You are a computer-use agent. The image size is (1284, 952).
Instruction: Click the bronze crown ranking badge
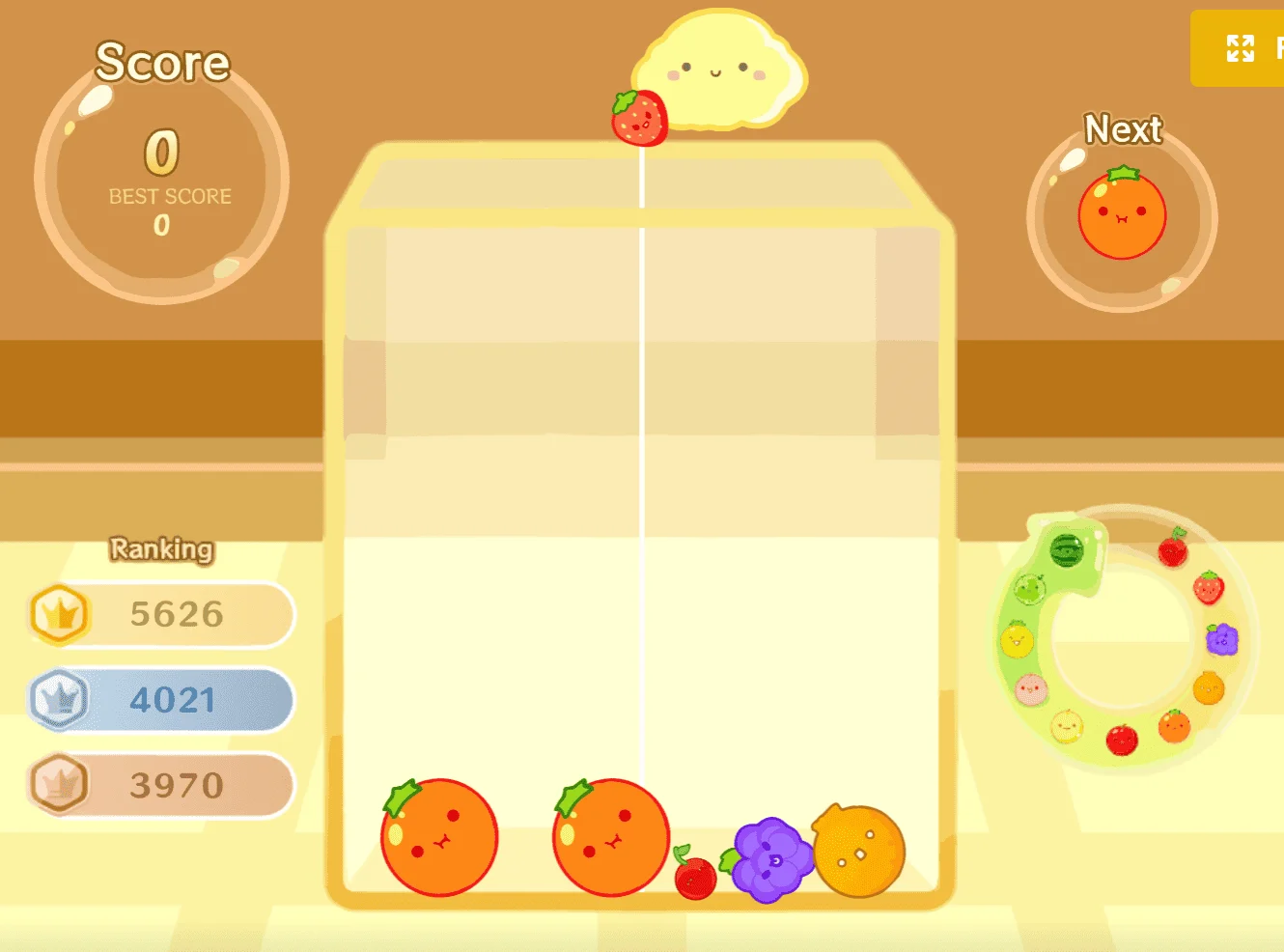[x=60, y=785]
